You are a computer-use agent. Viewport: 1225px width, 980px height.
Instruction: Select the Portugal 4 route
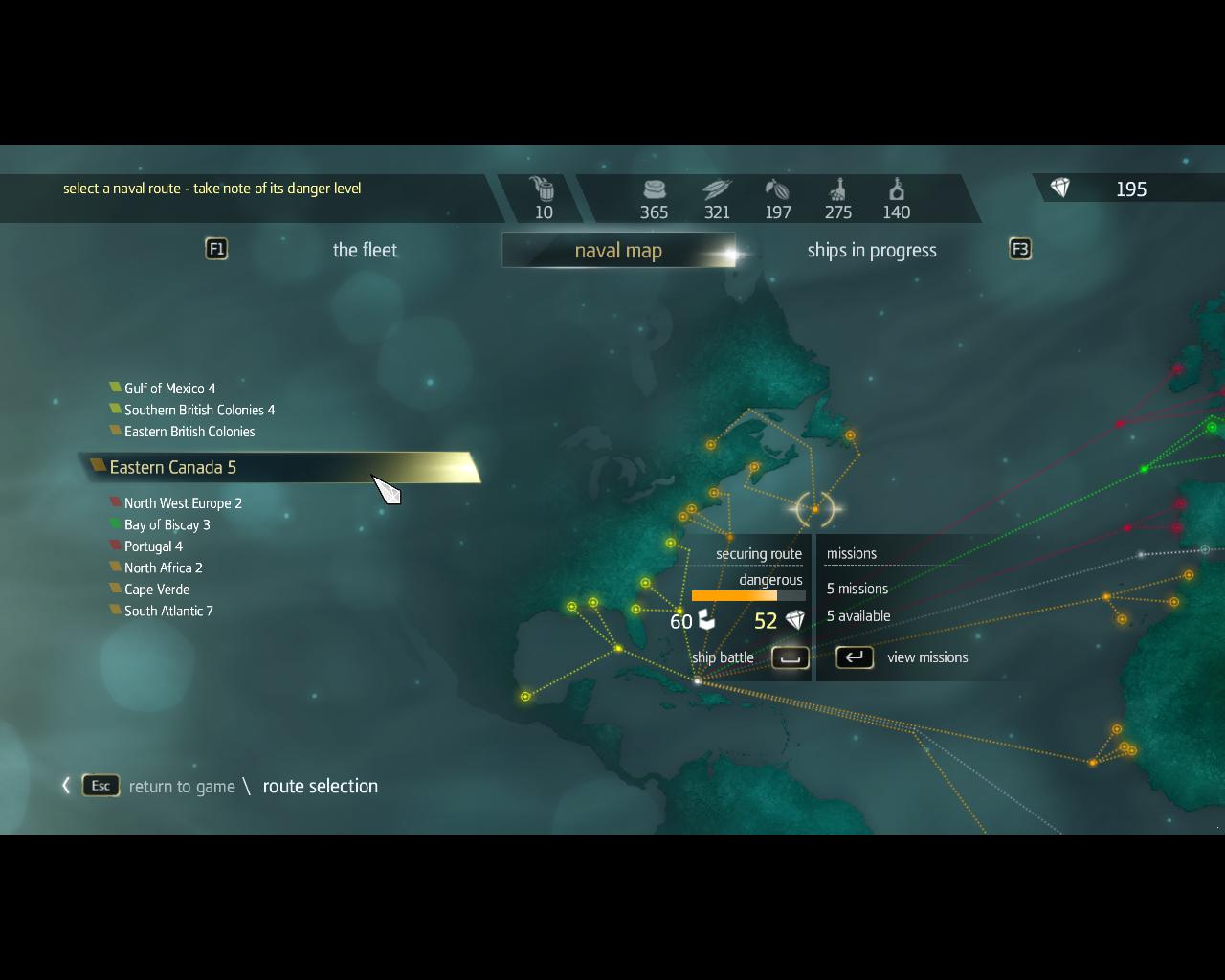pyautogui.click(x=153, y=546)
